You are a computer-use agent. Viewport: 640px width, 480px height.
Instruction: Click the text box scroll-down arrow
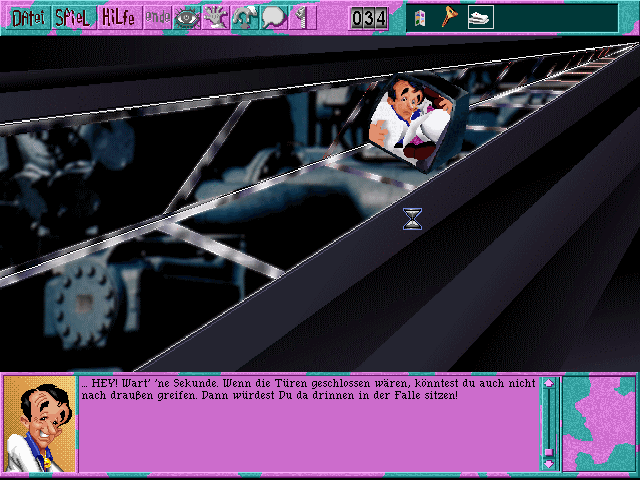coord(548,463)
